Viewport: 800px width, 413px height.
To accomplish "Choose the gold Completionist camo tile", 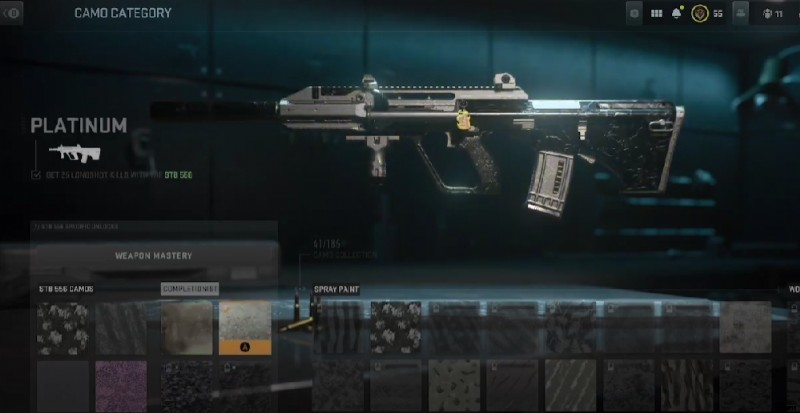I will pos(187,327).
